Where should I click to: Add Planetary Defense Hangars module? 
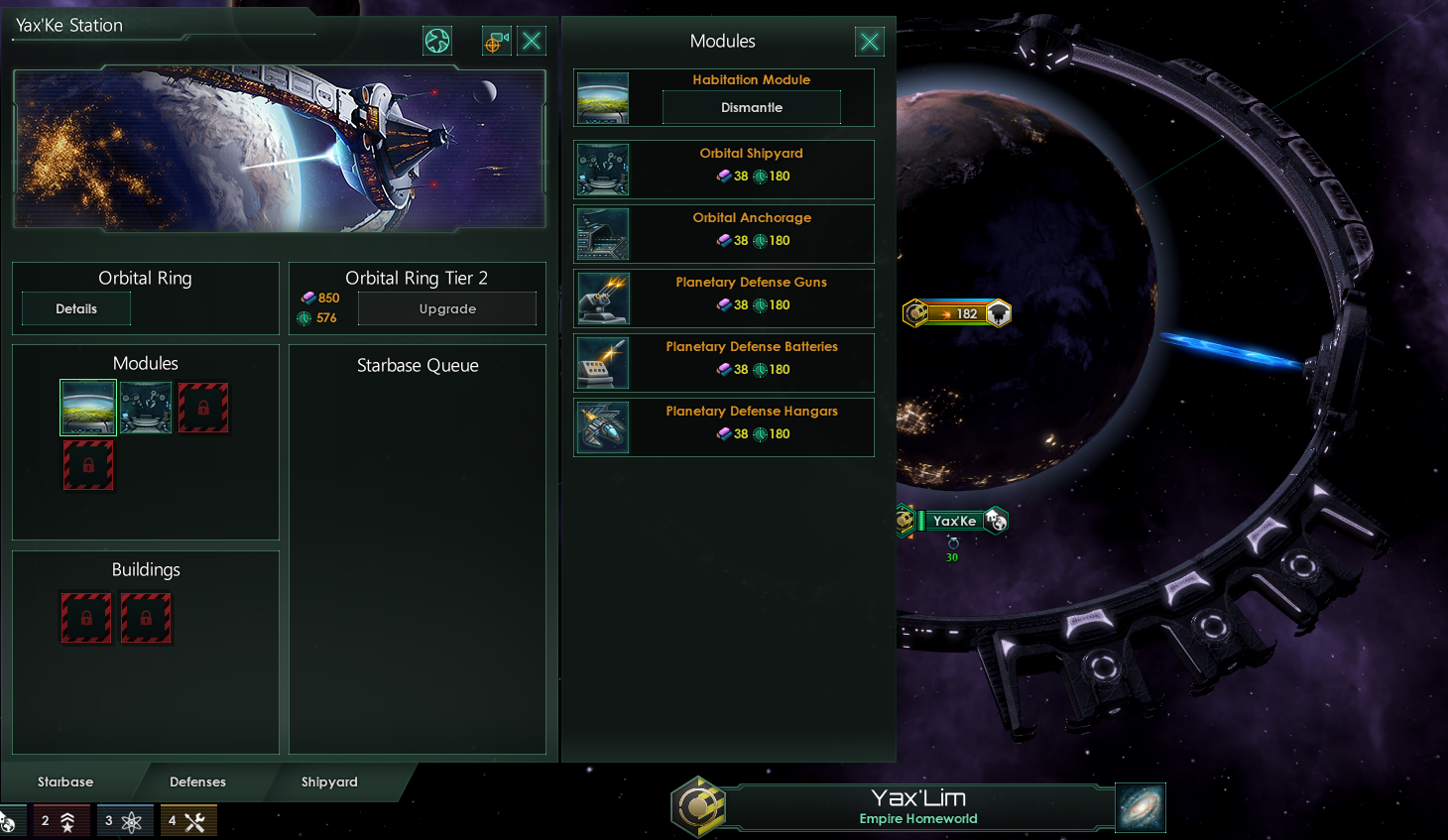[724, 427]
